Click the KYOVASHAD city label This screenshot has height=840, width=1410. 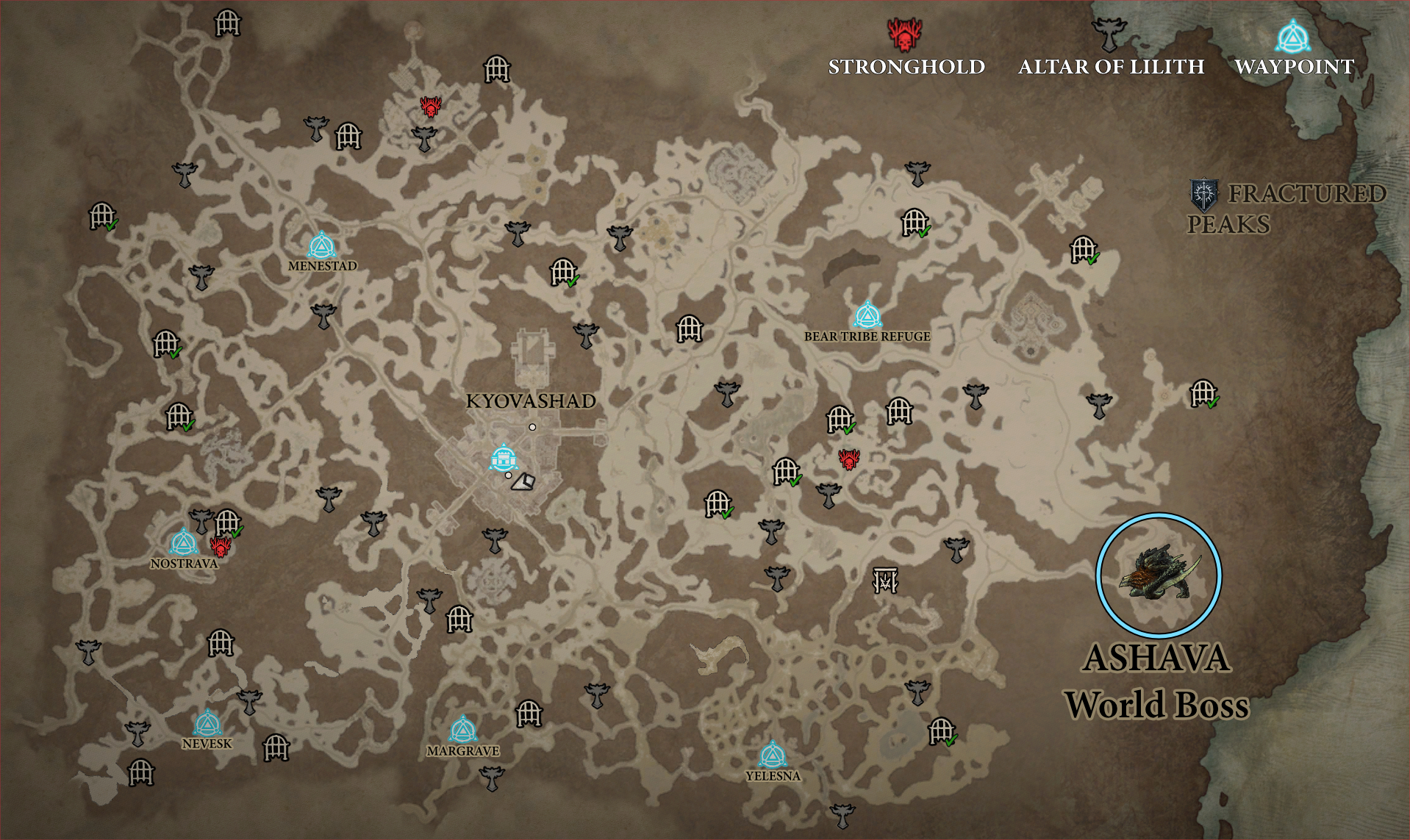click(x=532, y=403)
